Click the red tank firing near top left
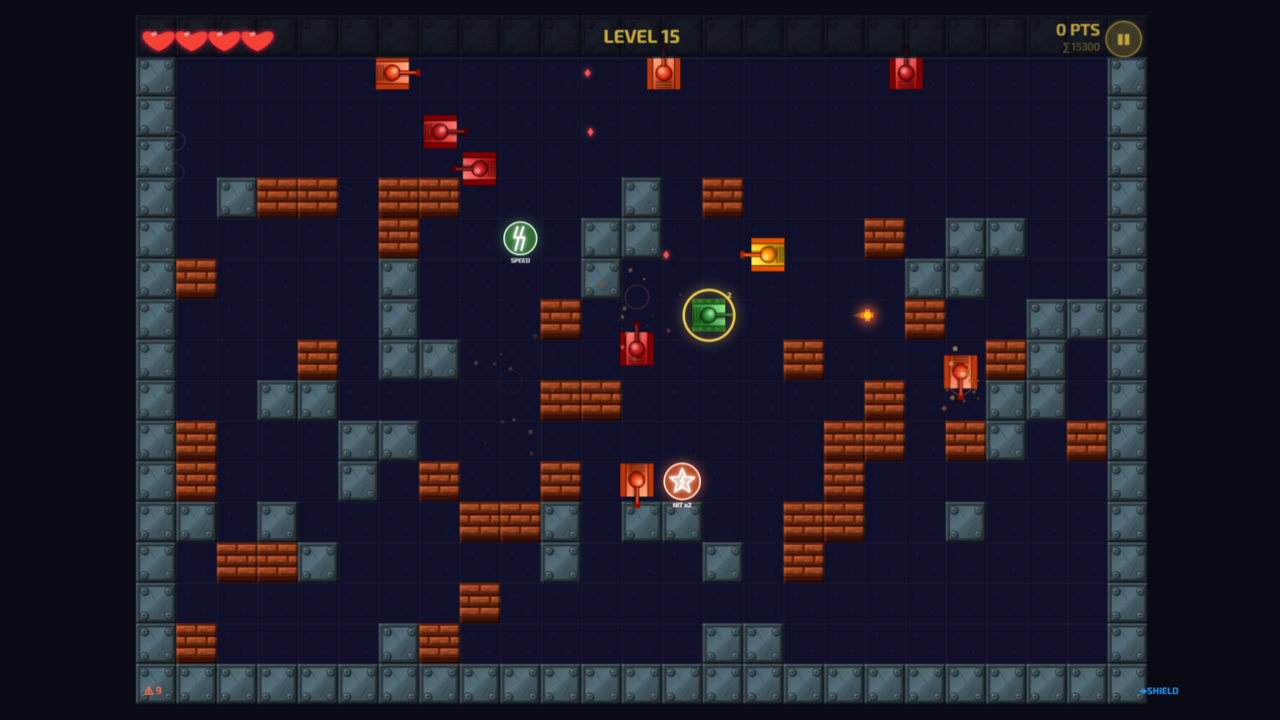Screen dimensions: 1280x720 point(393,72)
